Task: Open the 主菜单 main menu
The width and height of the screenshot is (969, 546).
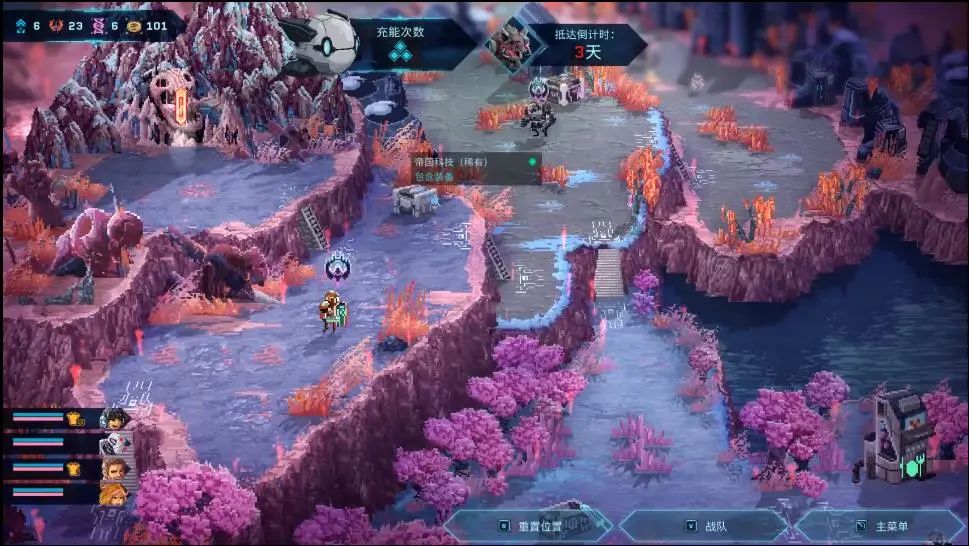Action: pyautogui.click(x=879, y=526)
